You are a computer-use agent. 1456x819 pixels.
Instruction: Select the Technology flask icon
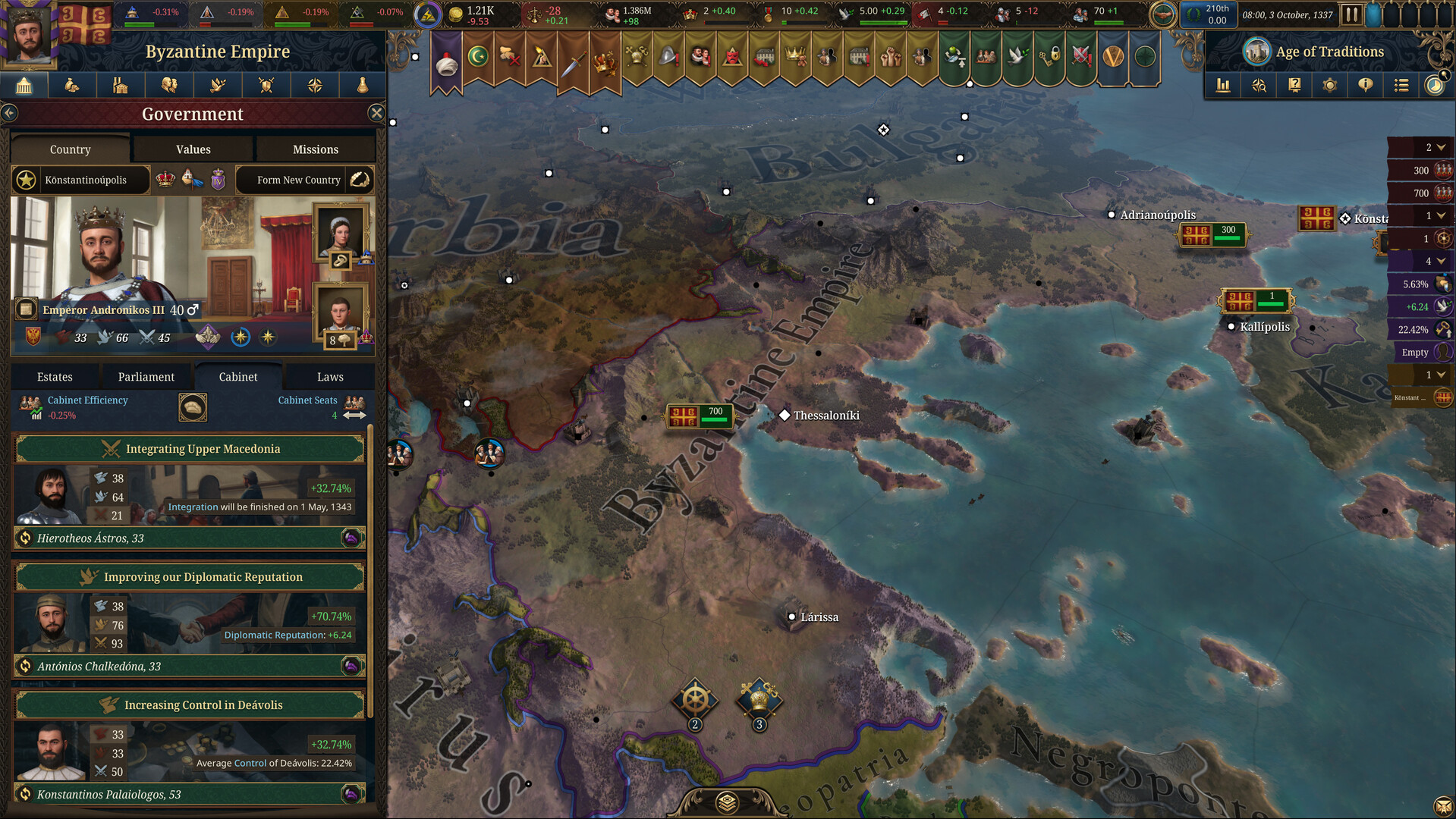tap(362, 85)
